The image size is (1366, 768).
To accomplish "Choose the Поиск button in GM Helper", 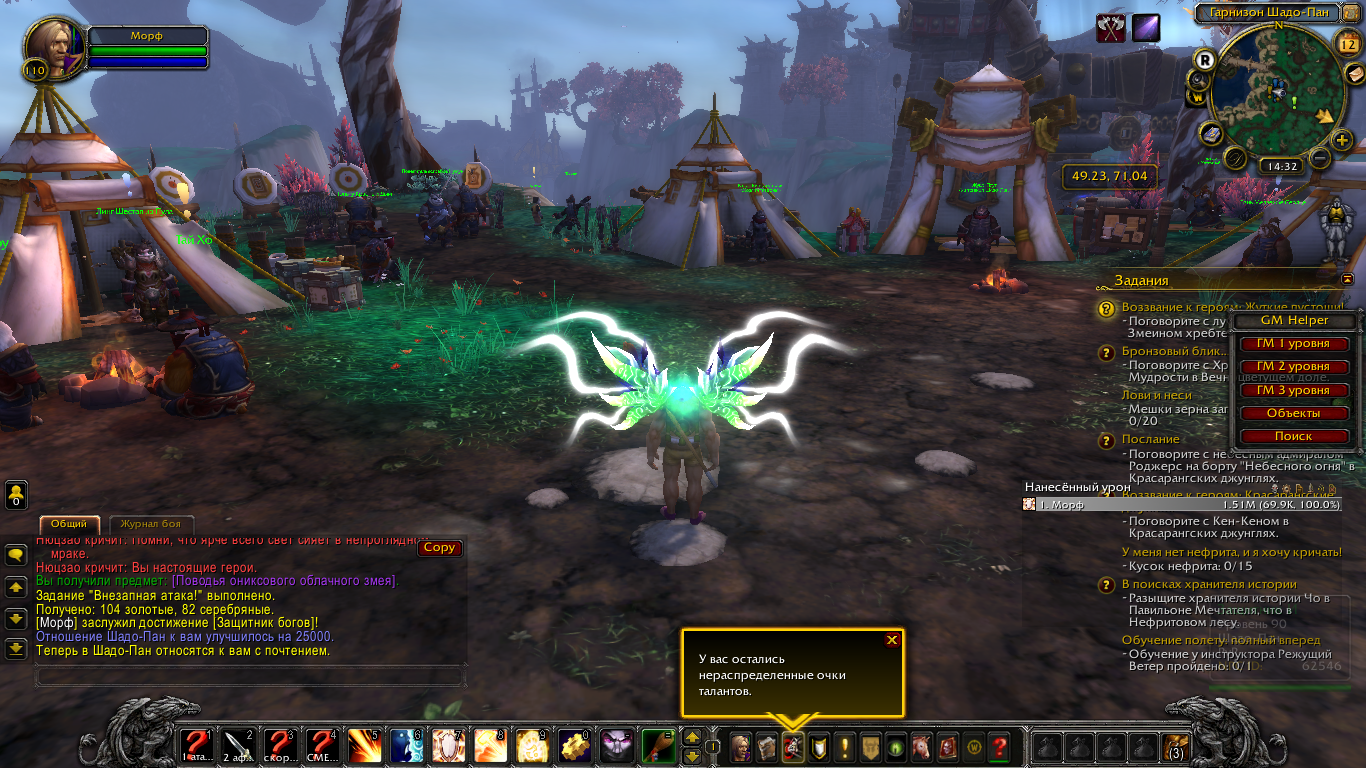I will (x=1293, y=436).
